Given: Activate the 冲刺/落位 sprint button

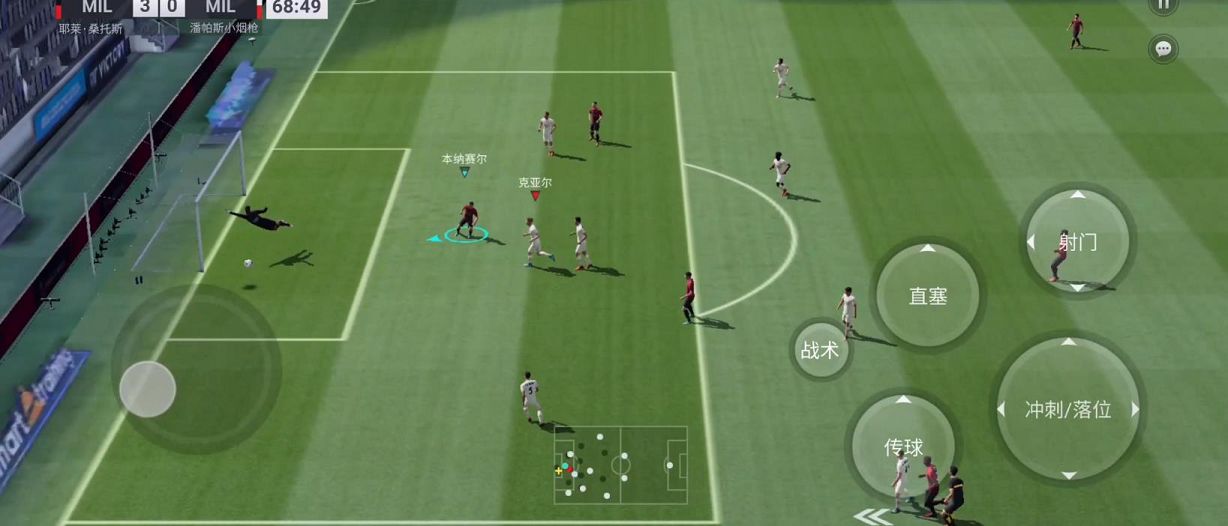Looking at the screenshot, I should pos(1068,408).
